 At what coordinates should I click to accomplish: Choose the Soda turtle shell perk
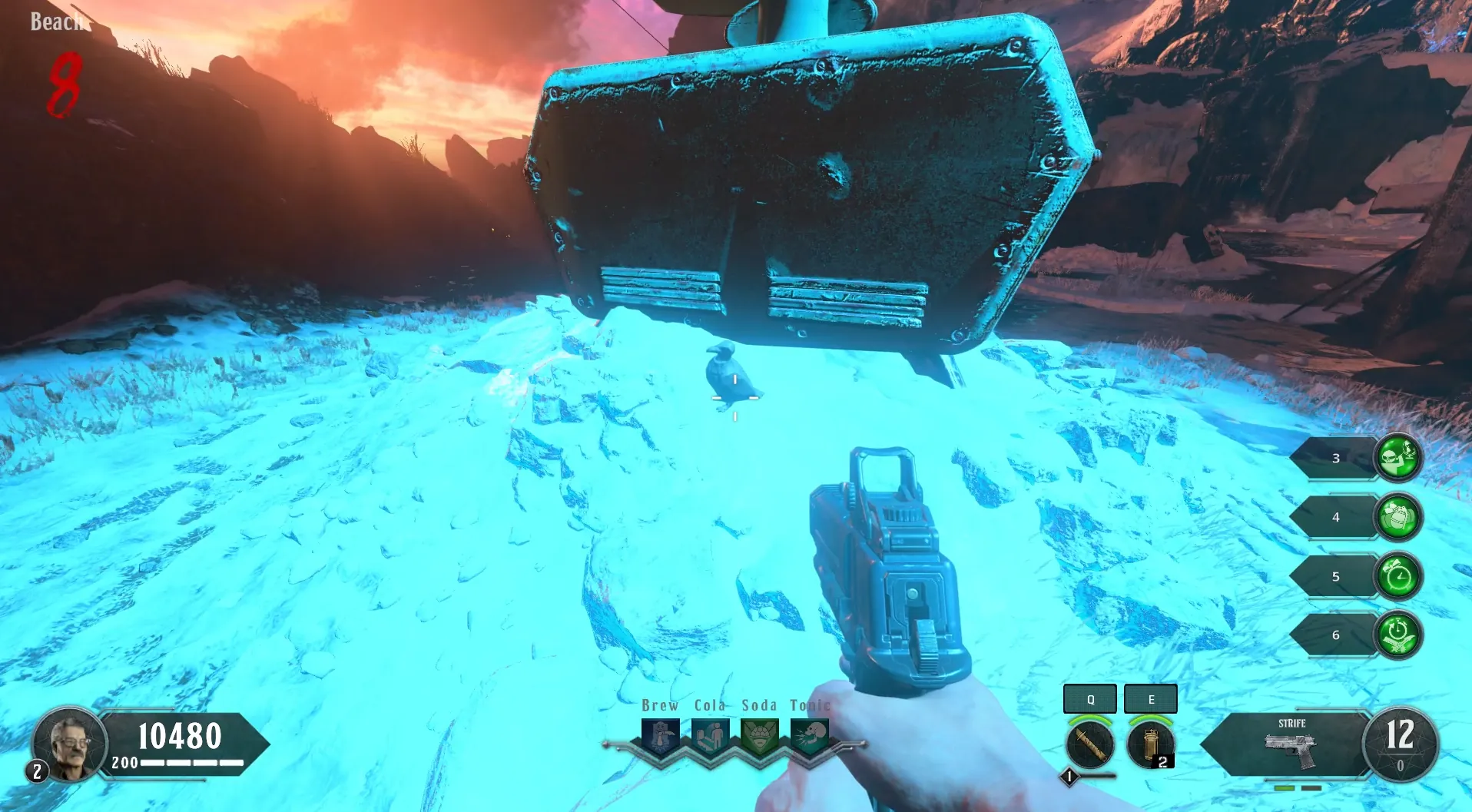pyautogui.click(x=760, y=736)
